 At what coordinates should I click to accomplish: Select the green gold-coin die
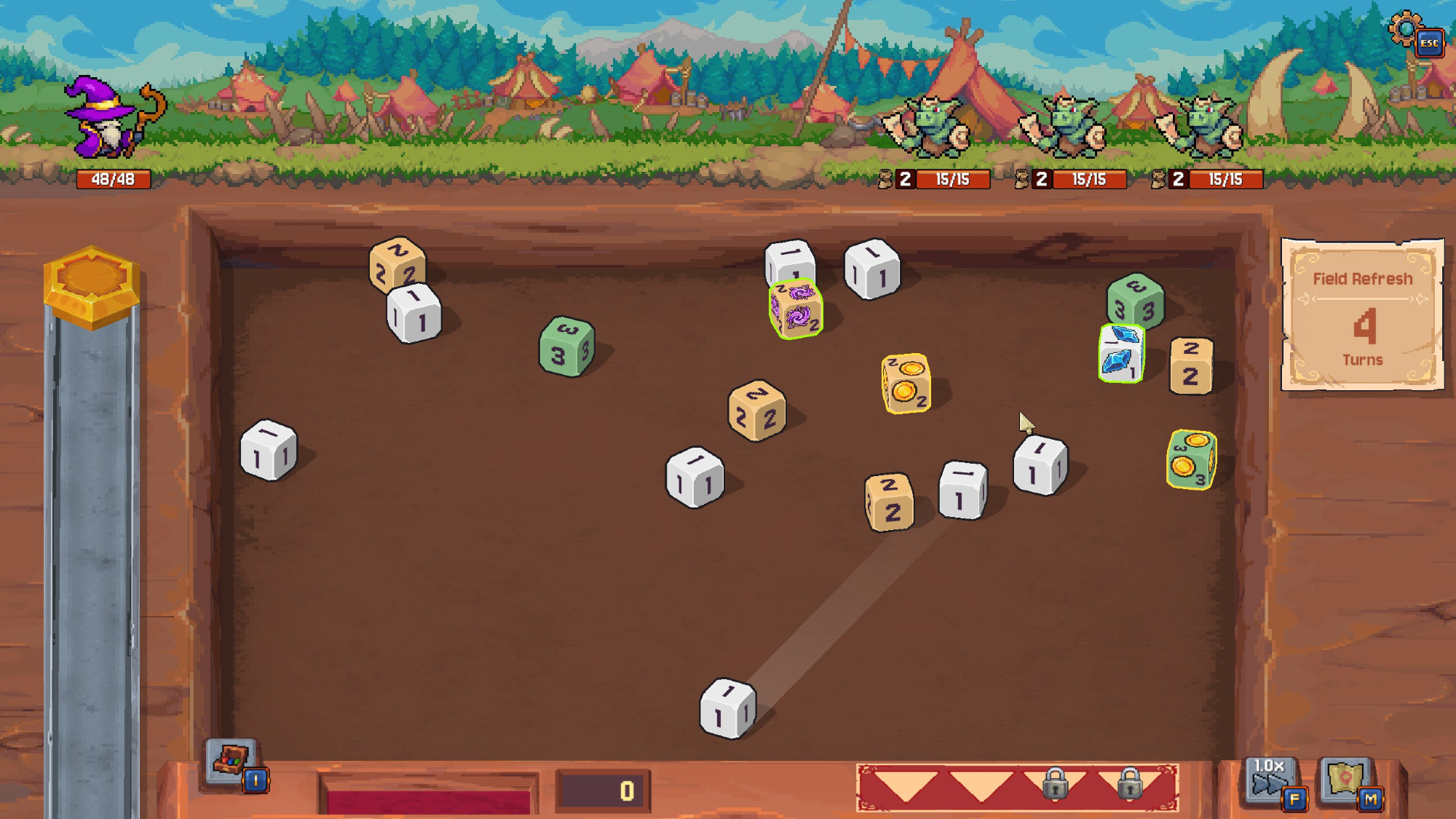point(1191,459)
